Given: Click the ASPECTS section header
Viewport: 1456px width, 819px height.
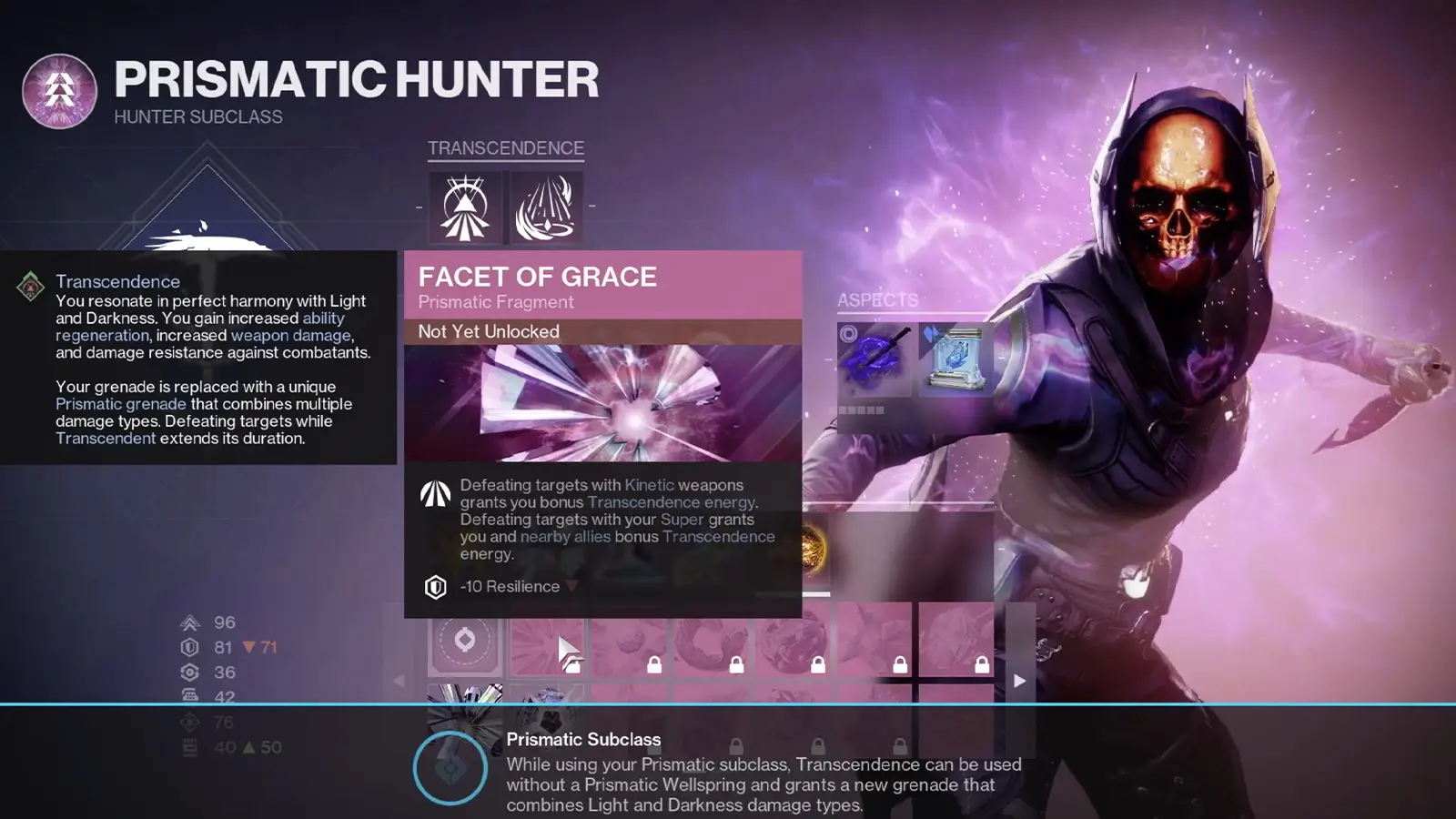Looking at the screenshot, I should (x=878, y=300).
